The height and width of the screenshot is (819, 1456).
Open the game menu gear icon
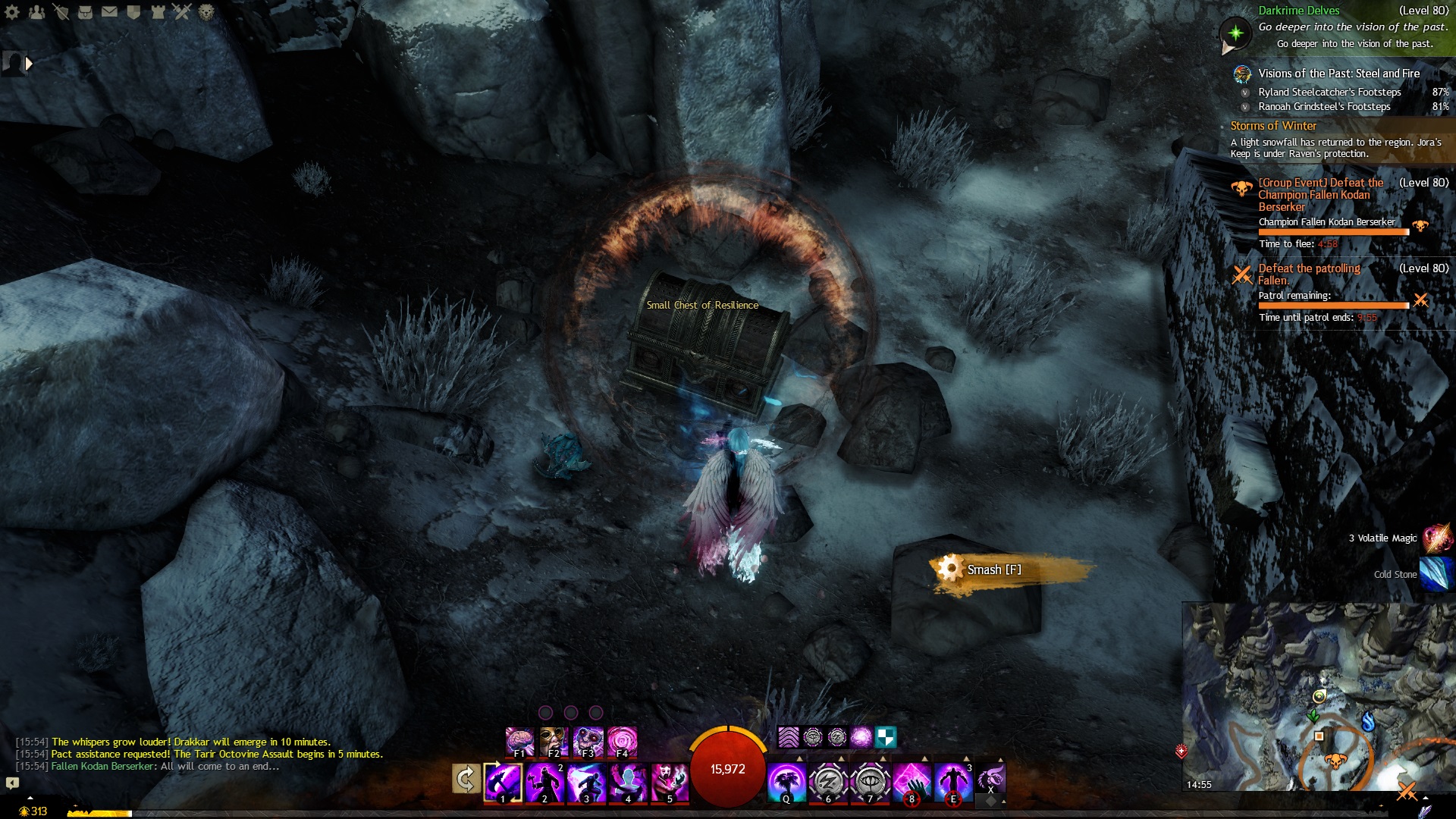[12, 11]
